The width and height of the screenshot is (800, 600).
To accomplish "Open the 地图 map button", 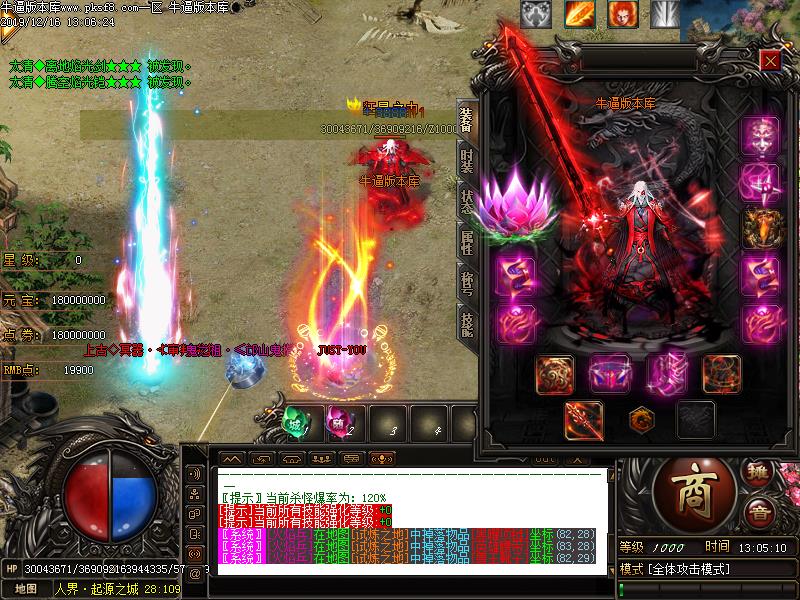I will pos(26,589).
